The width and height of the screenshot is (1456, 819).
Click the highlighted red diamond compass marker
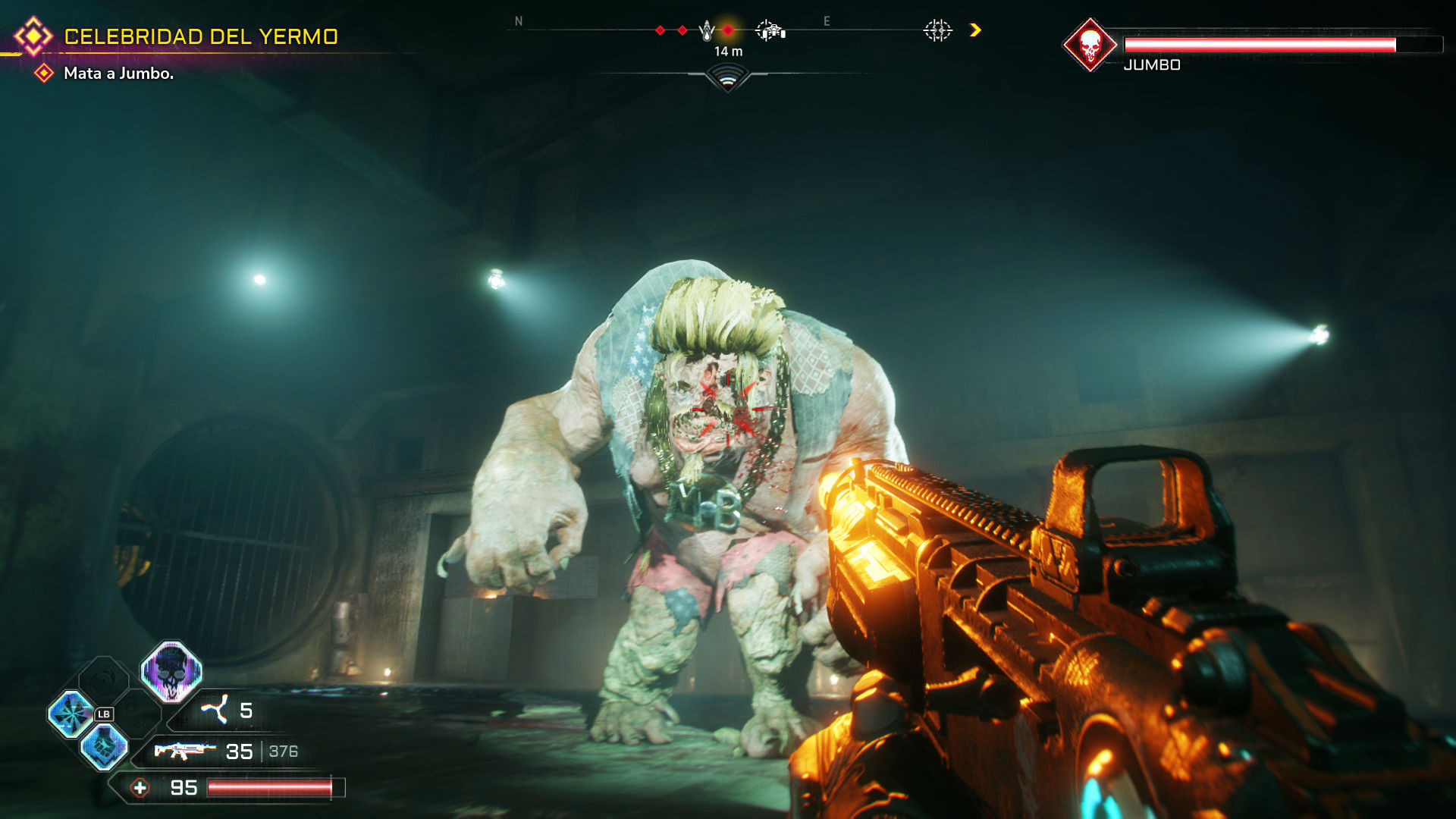click(x=728, y=30)
